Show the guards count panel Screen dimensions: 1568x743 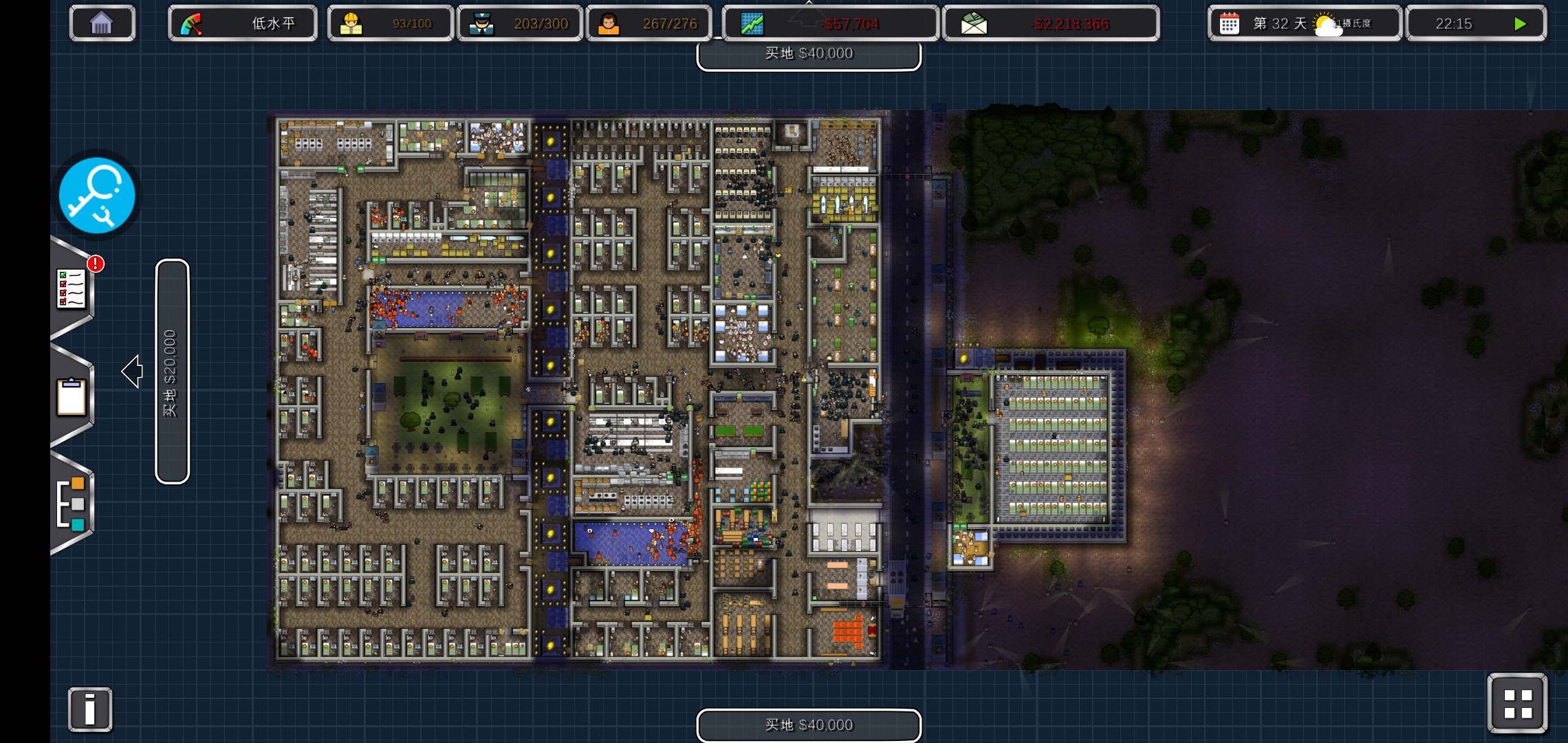519,23
